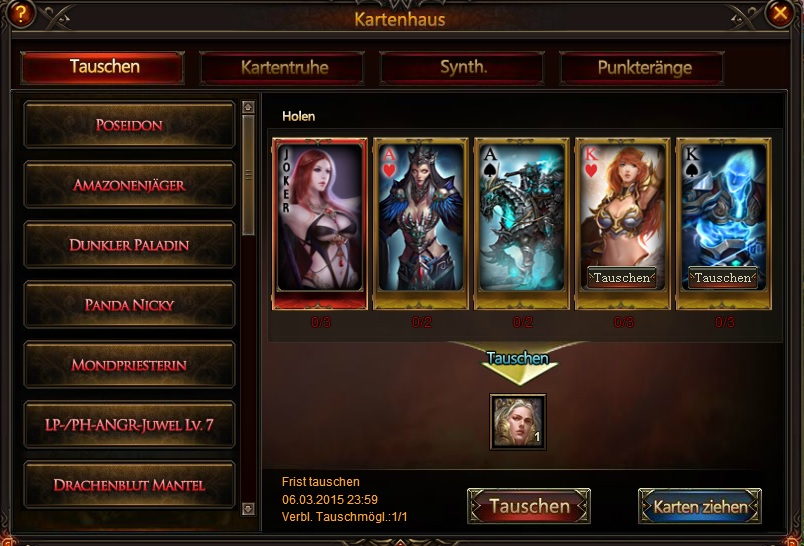Viewport: 804px width, 546px height.
Task: Select the Mondpriesterin entry
Action: click(129, 365)
